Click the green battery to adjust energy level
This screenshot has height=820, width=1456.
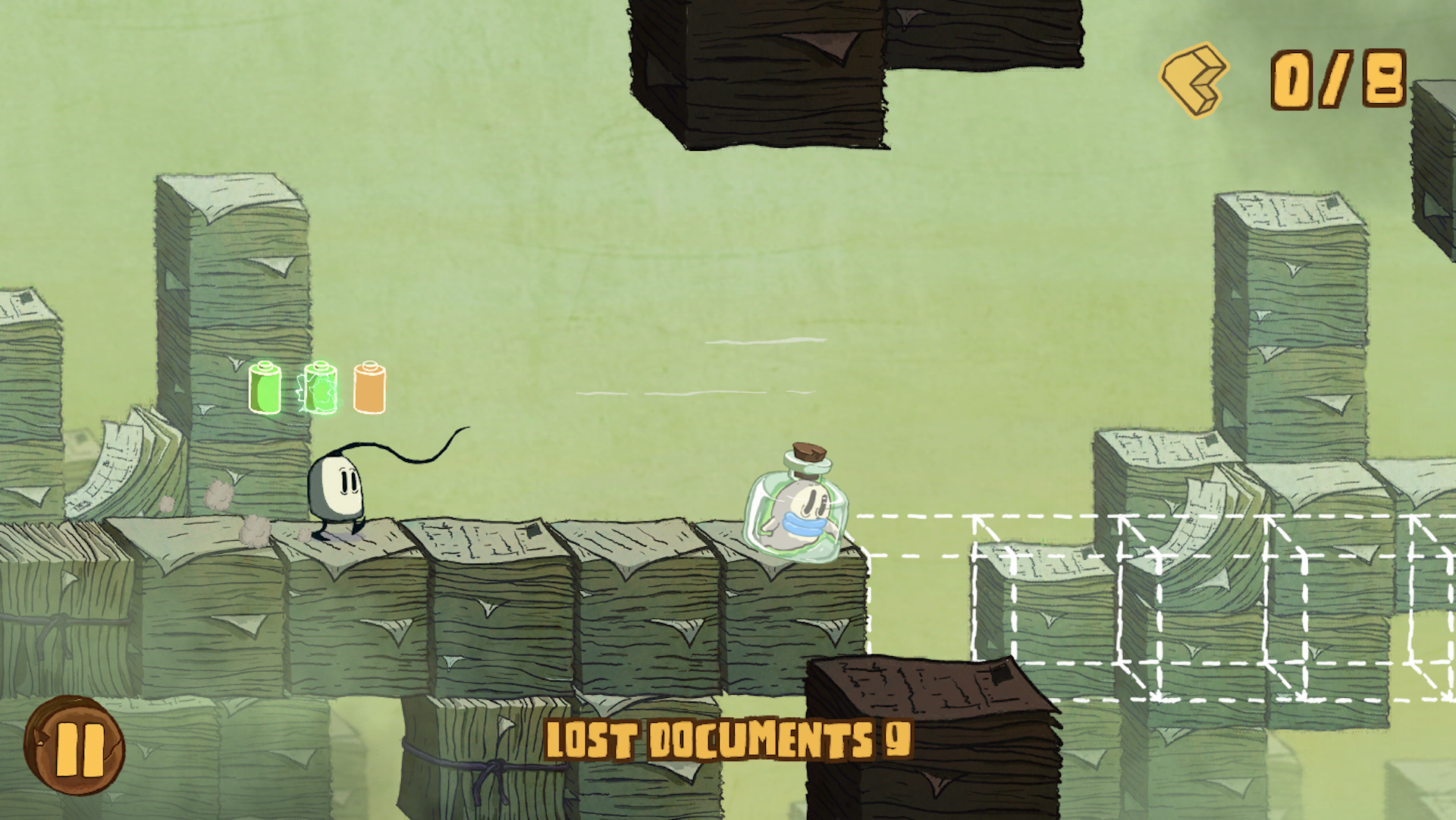click(266, 387)
